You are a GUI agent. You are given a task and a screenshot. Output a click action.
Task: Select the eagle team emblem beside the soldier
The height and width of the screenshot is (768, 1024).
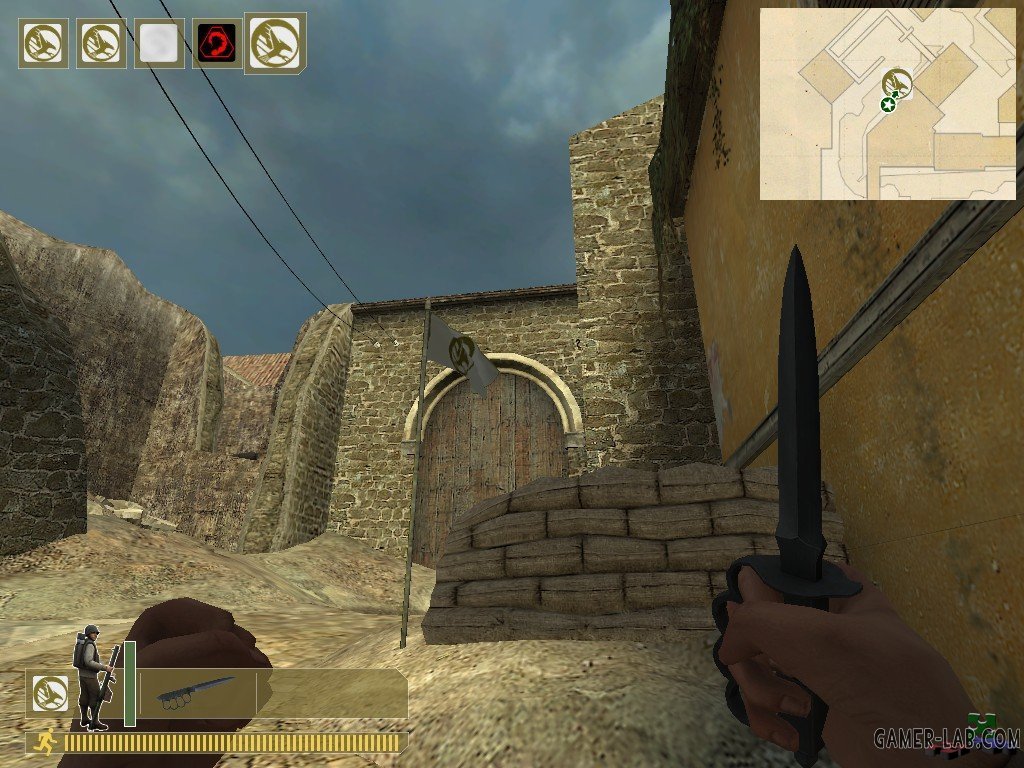(x=44, y=692)
